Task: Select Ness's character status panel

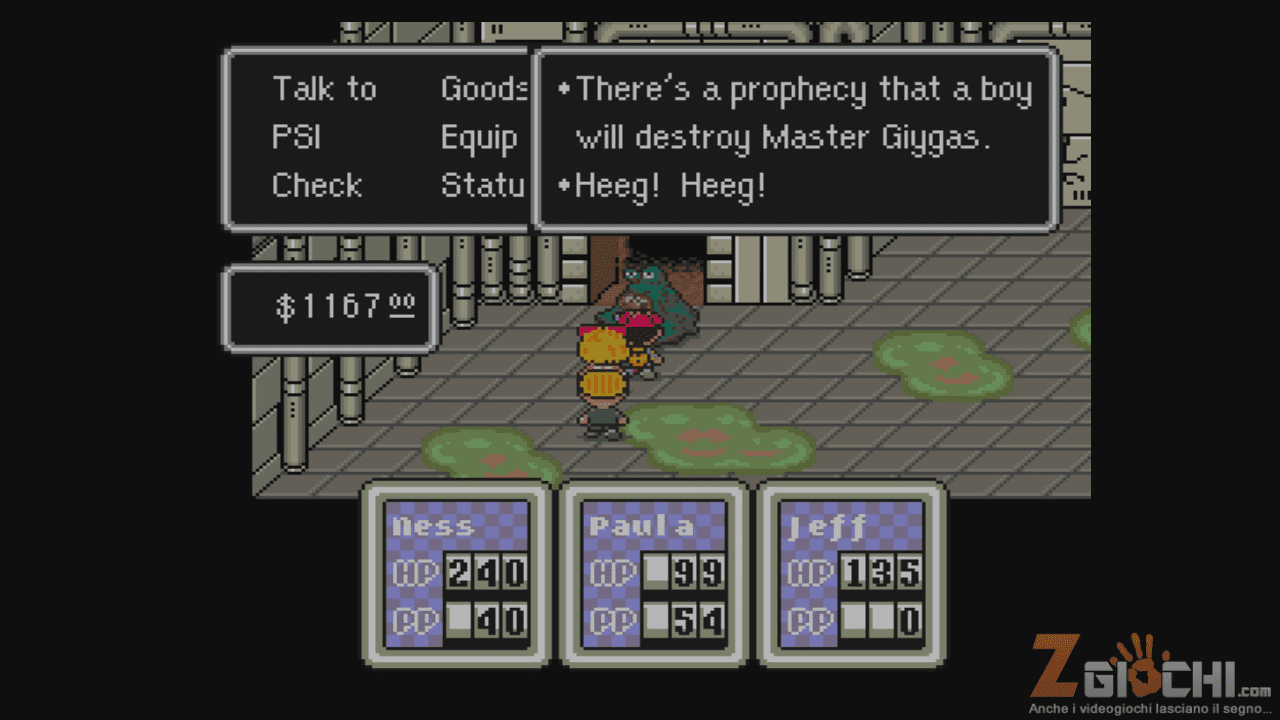Action: point(456,574)
